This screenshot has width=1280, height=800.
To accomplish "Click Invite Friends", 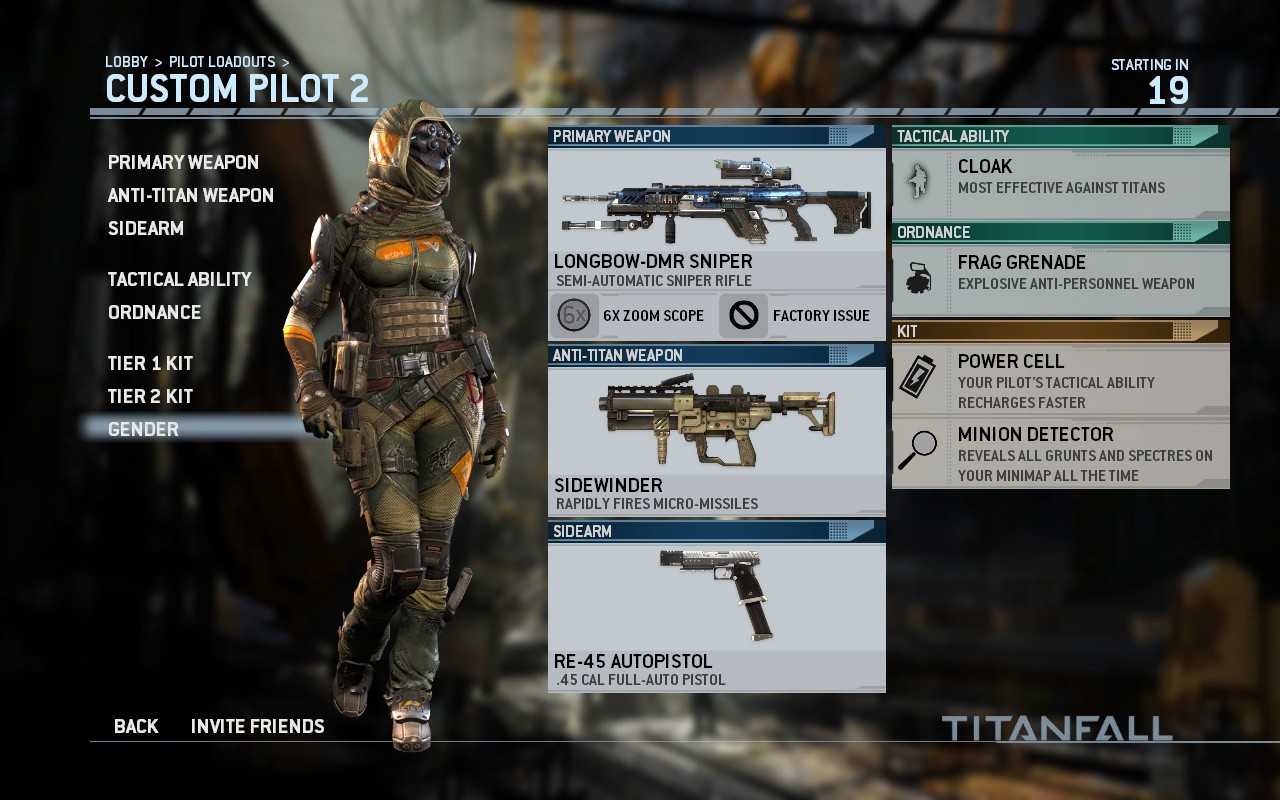I will click(x=257, y=726).
